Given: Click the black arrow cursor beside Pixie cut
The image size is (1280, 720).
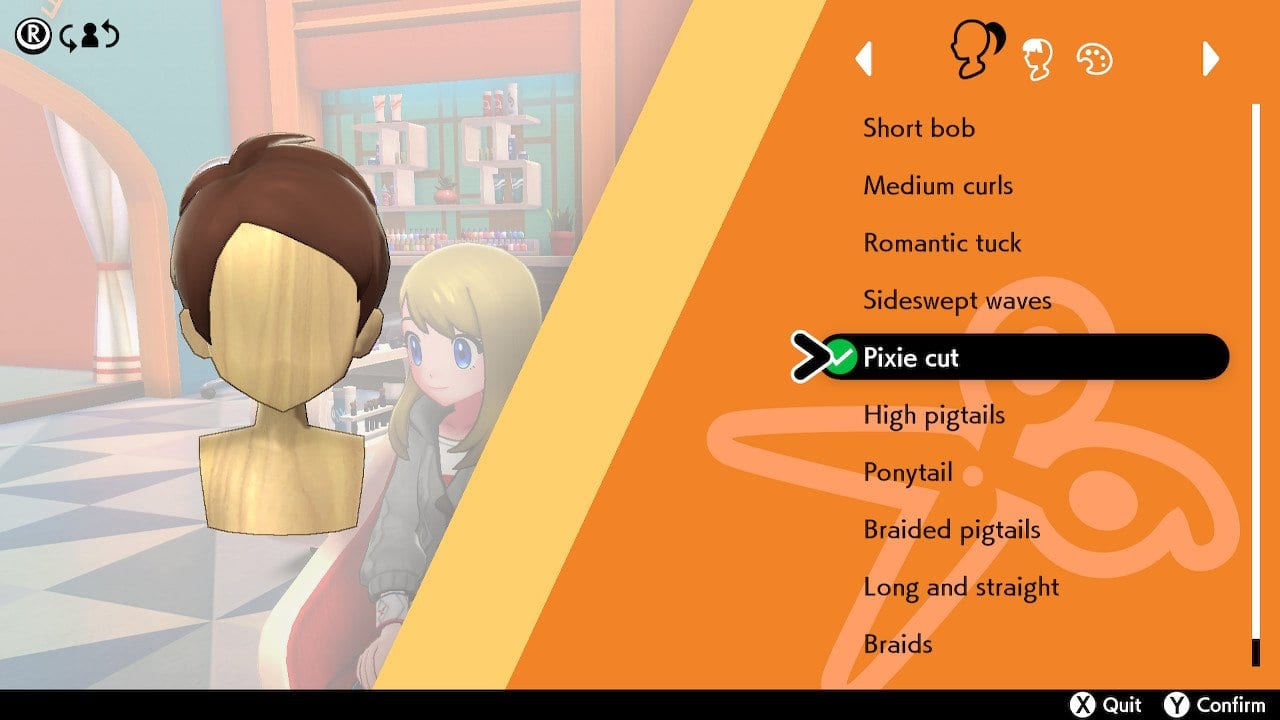Looking at the screenshot, I should click(x=812, y=357).
